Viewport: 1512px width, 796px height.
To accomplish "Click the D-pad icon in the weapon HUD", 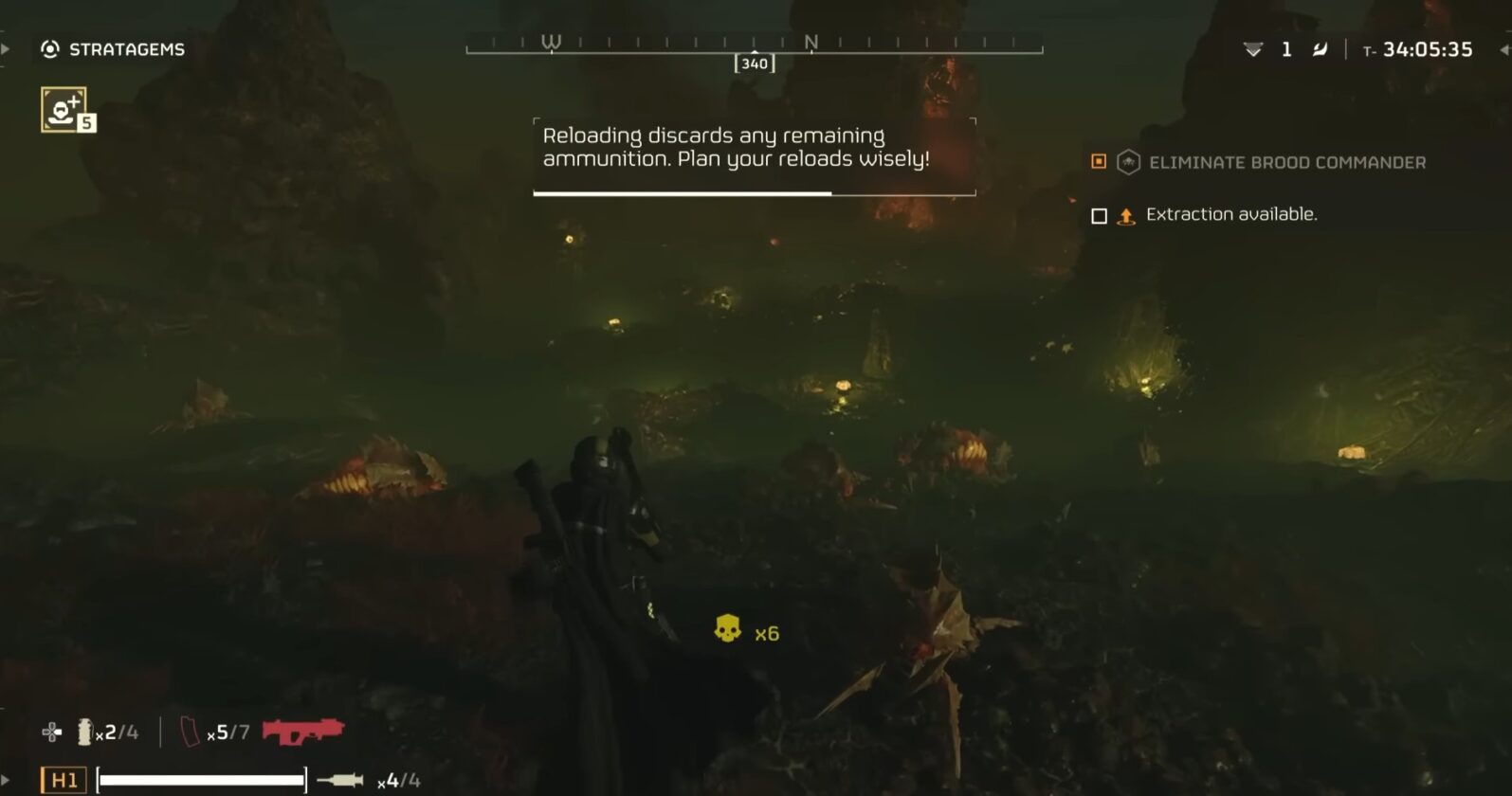I will (x=51, y=732).
